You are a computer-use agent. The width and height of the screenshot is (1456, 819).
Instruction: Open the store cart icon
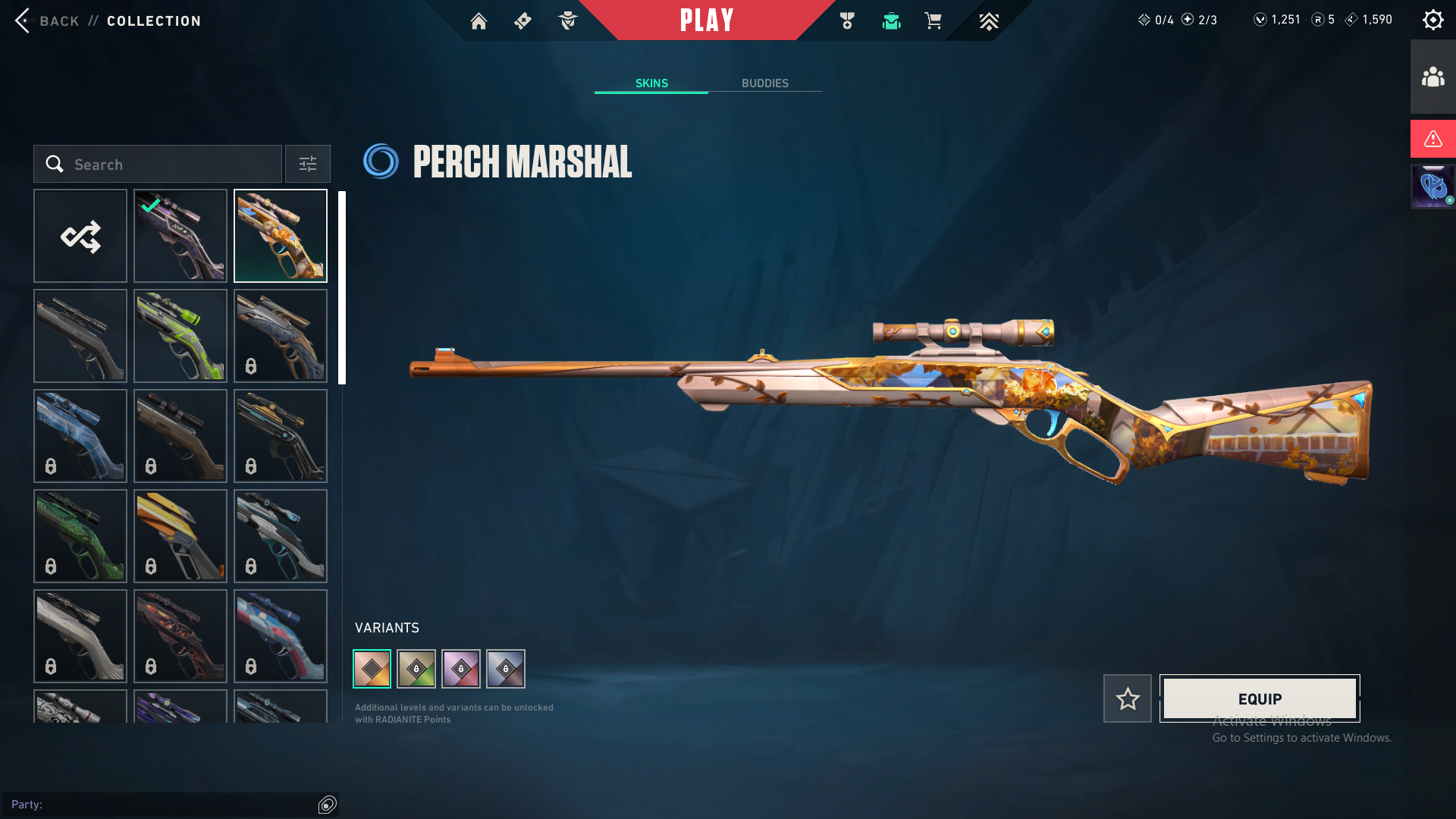pyautogui.click(x=933, y=21)
